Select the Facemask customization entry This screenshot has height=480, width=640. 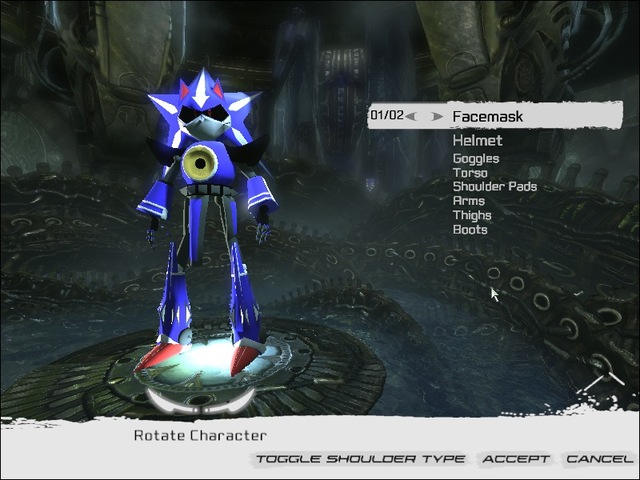pyautogui.click(x=487, y=116)
